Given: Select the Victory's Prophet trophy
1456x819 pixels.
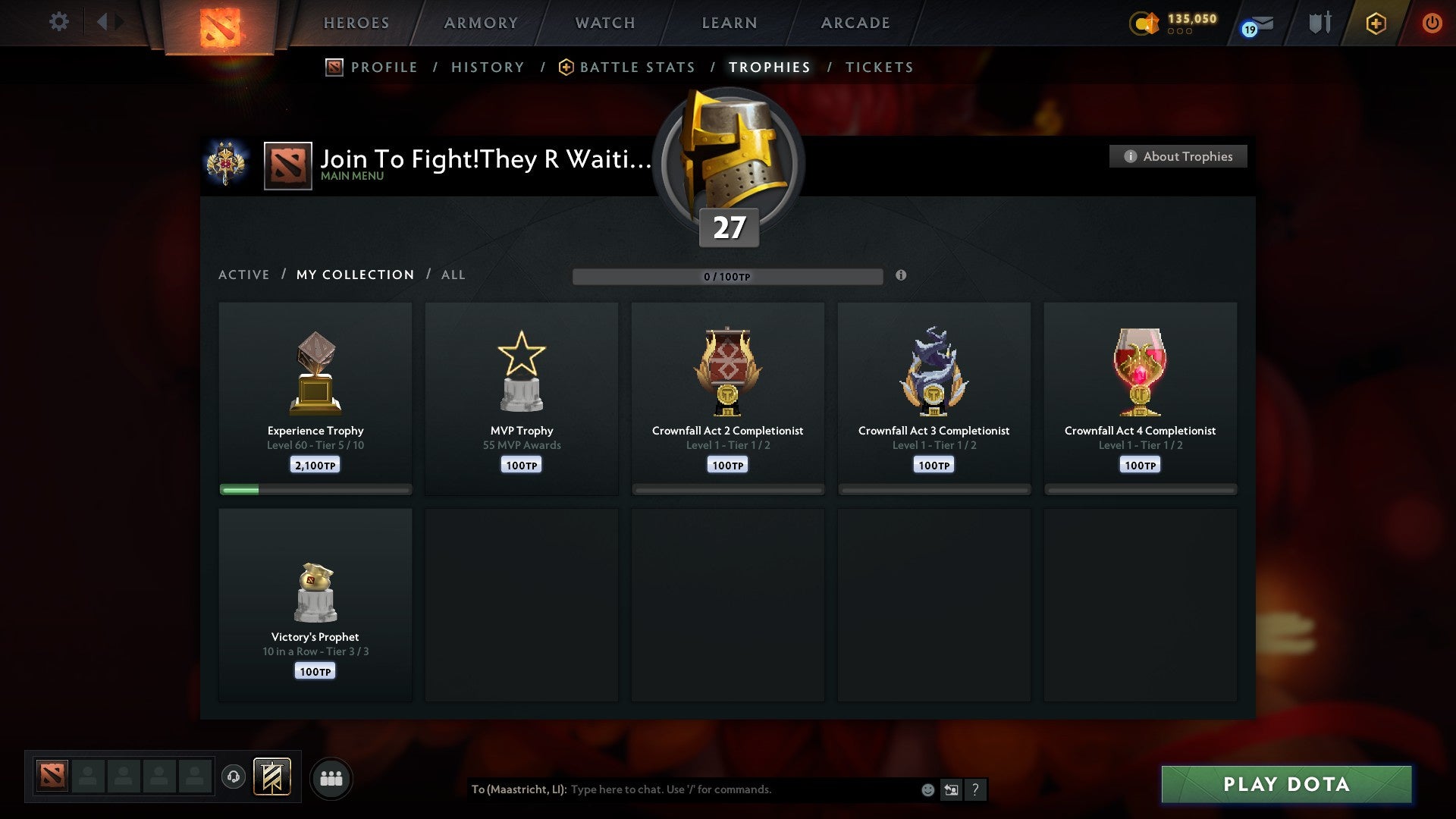Looking at the screenshot, I should point(315,604).
